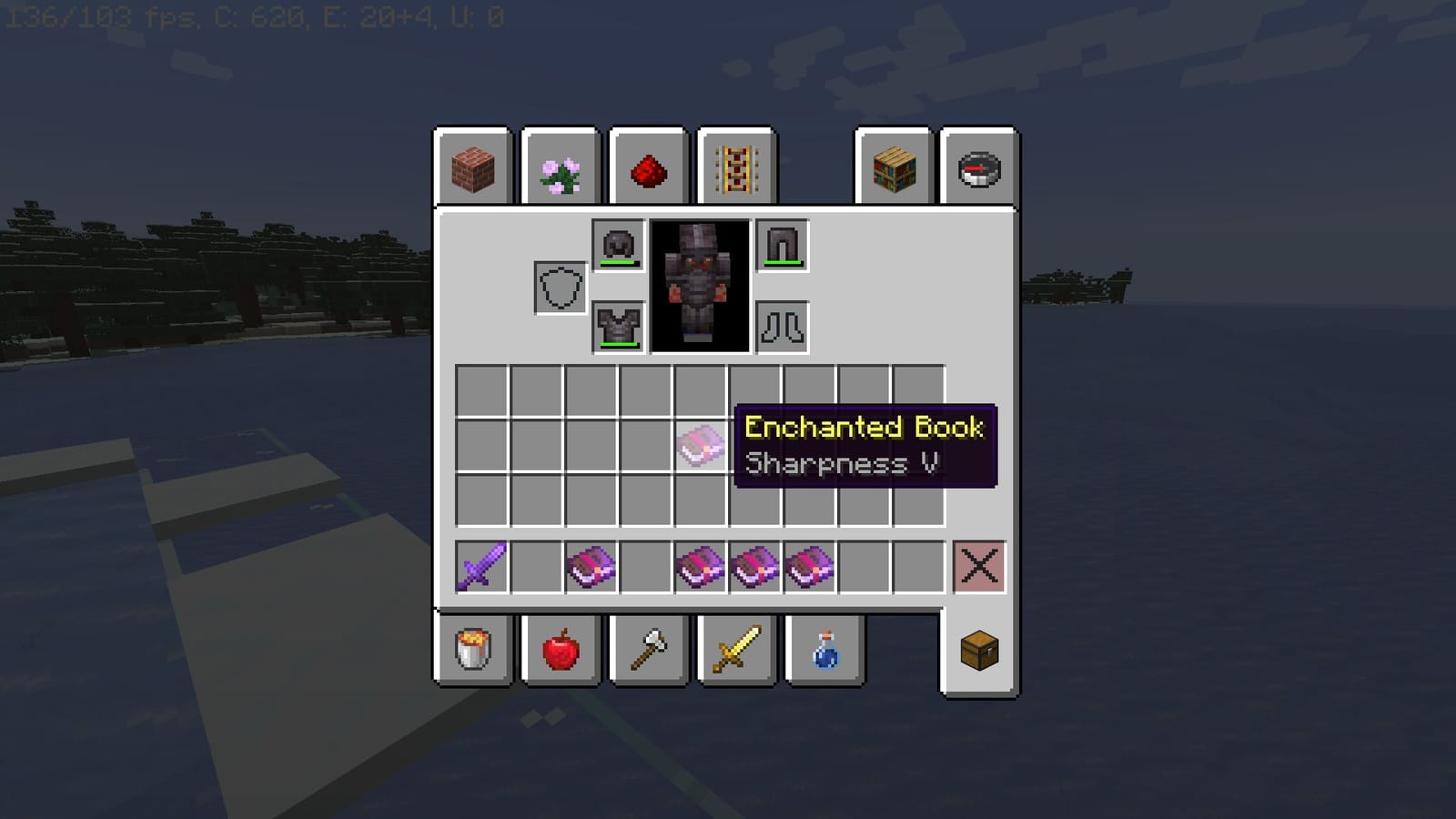Open the Search Items tab with compass icon

[980, 168]
